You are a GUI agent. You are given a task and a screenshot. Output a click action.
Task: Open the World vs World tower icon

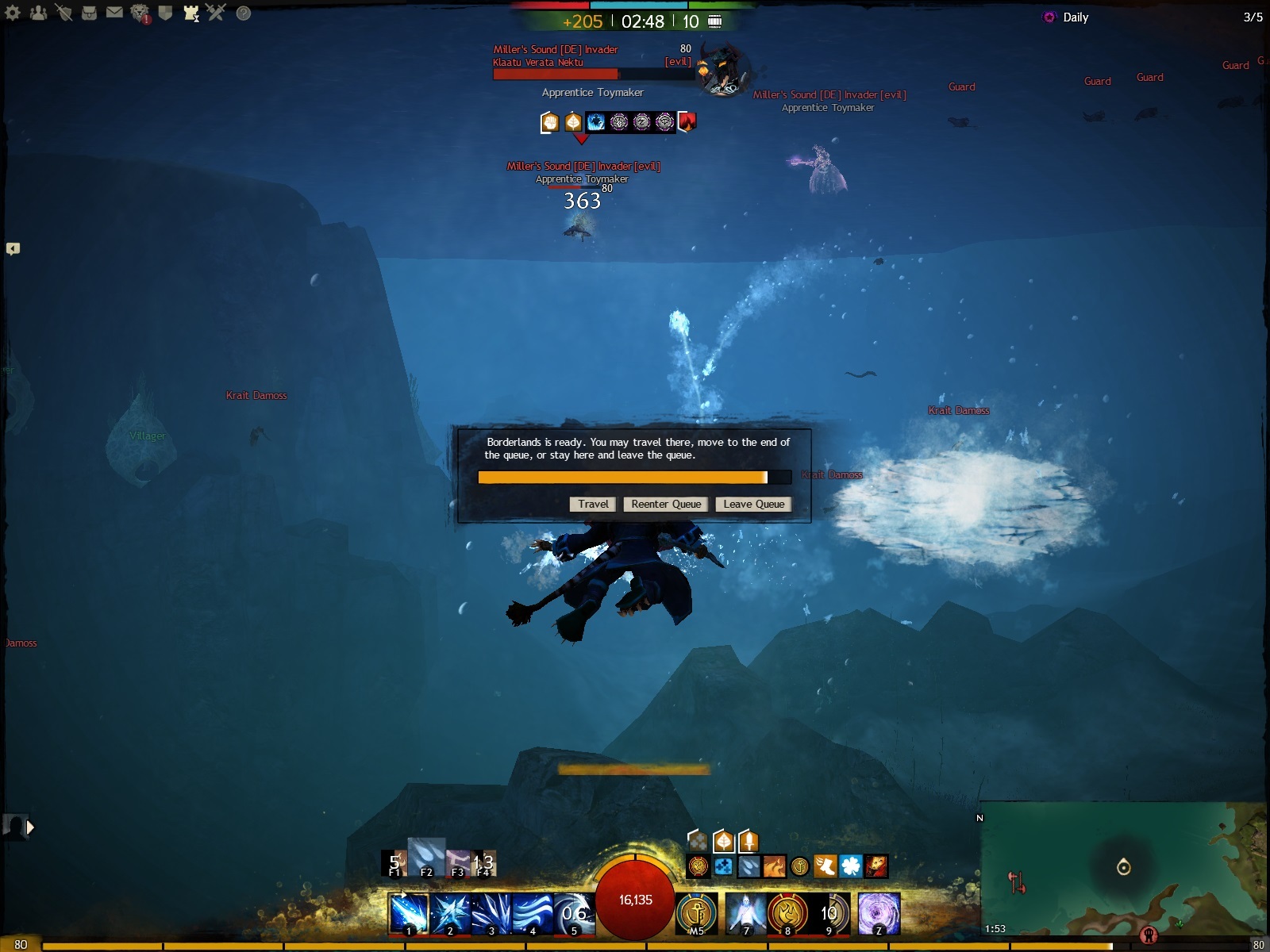click(x=190, y=13)
